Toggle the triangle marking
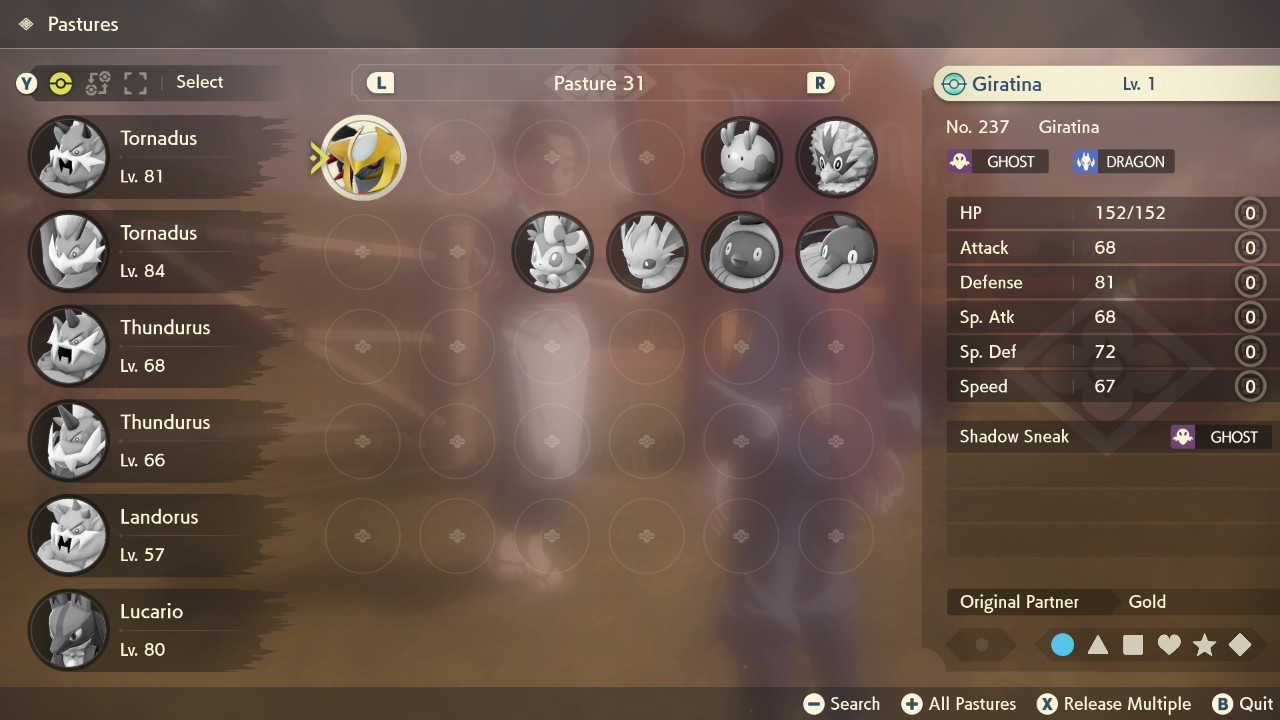This screenshot has width=1280, height=720. pyautogui.click(x=1098, y=645)
